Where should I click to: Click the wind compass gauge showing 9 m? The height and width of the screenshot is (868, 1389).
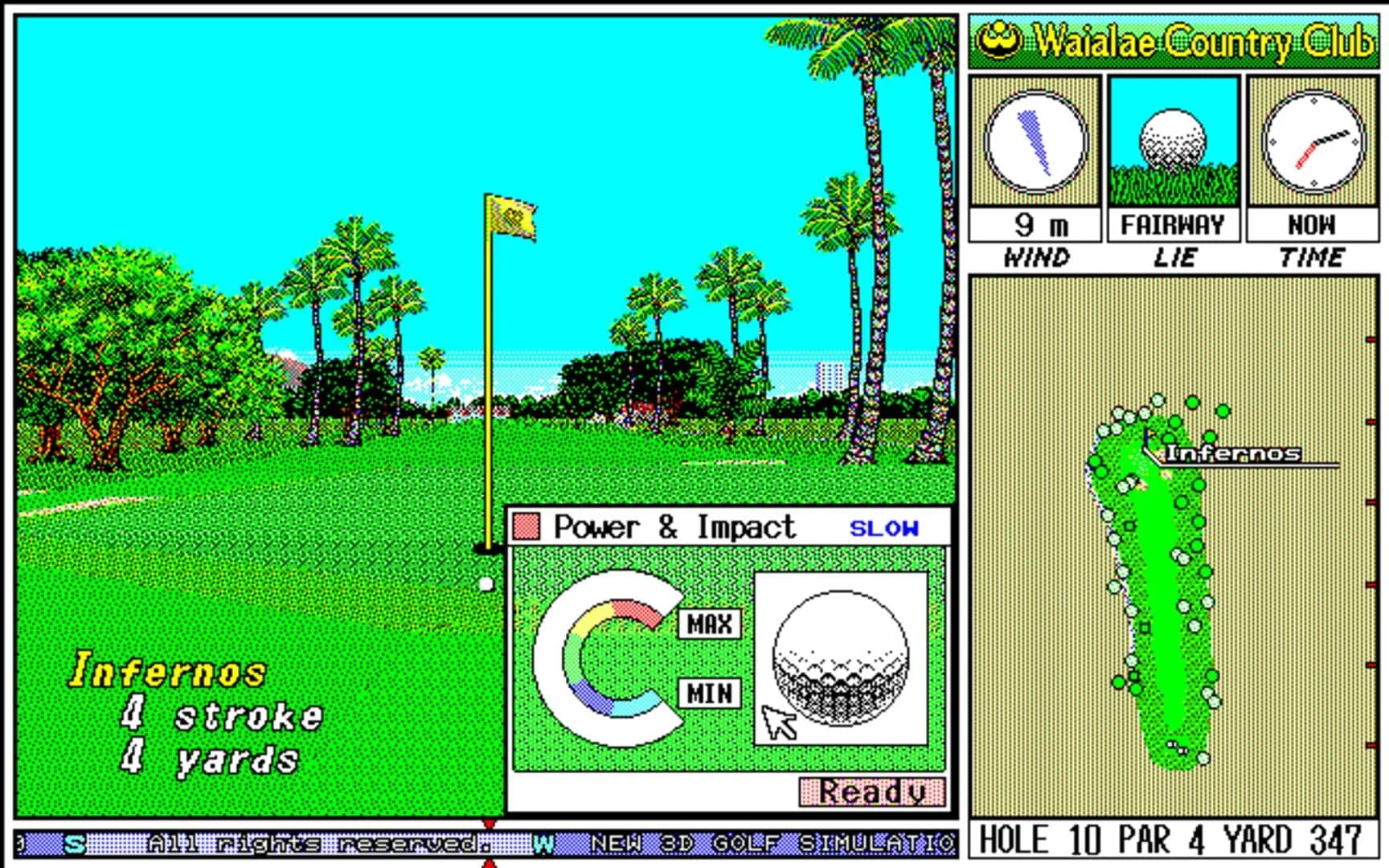pos(1035,141)
